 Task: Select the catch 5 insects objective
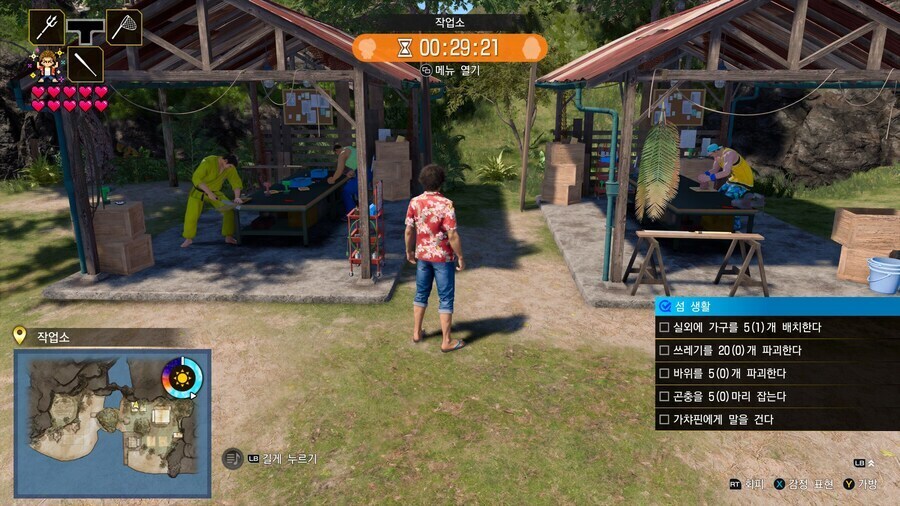(x=776, y=397)
